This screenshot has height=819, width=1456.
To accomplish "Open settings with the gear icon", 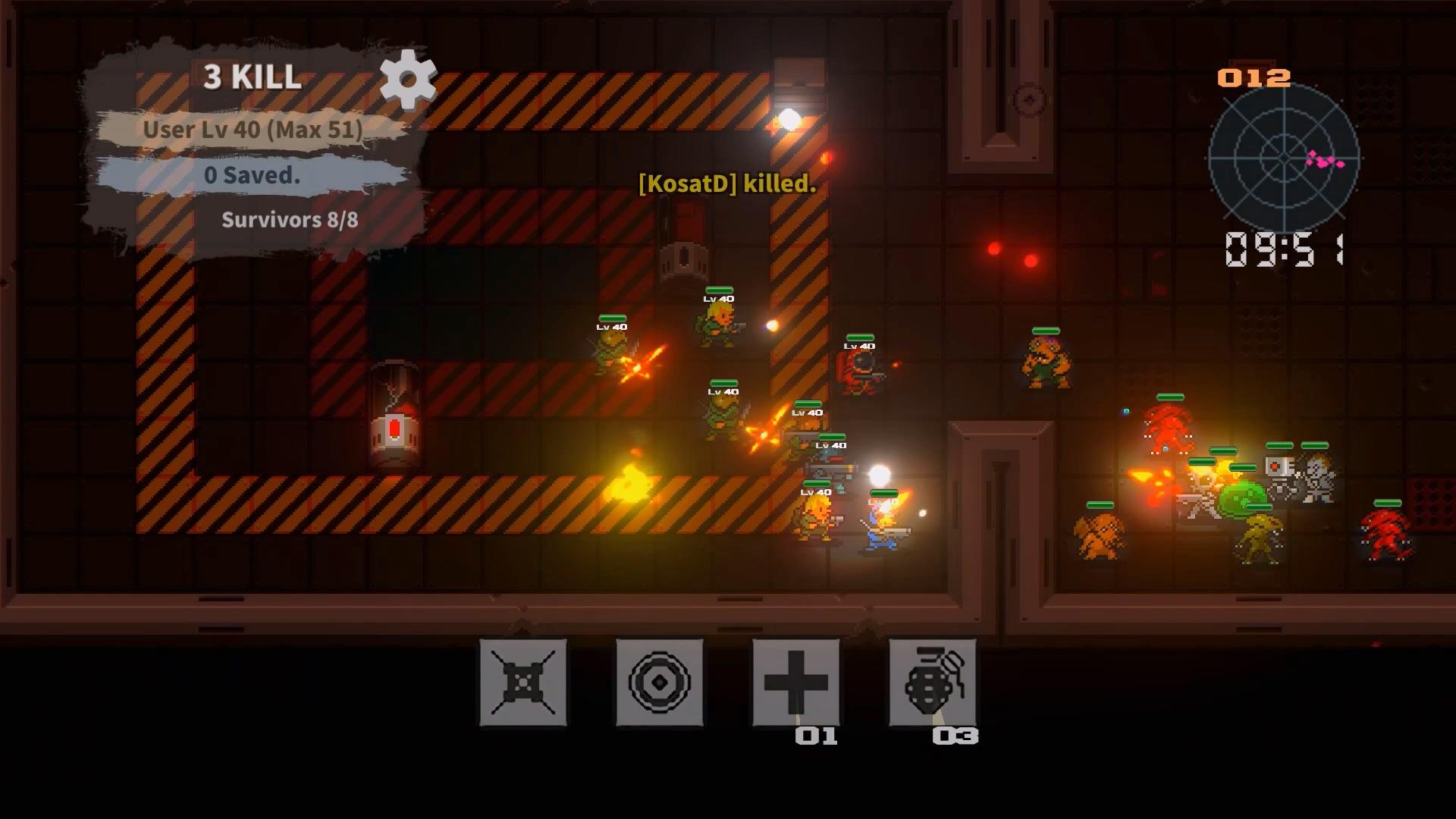I will [x=408, y=79].
